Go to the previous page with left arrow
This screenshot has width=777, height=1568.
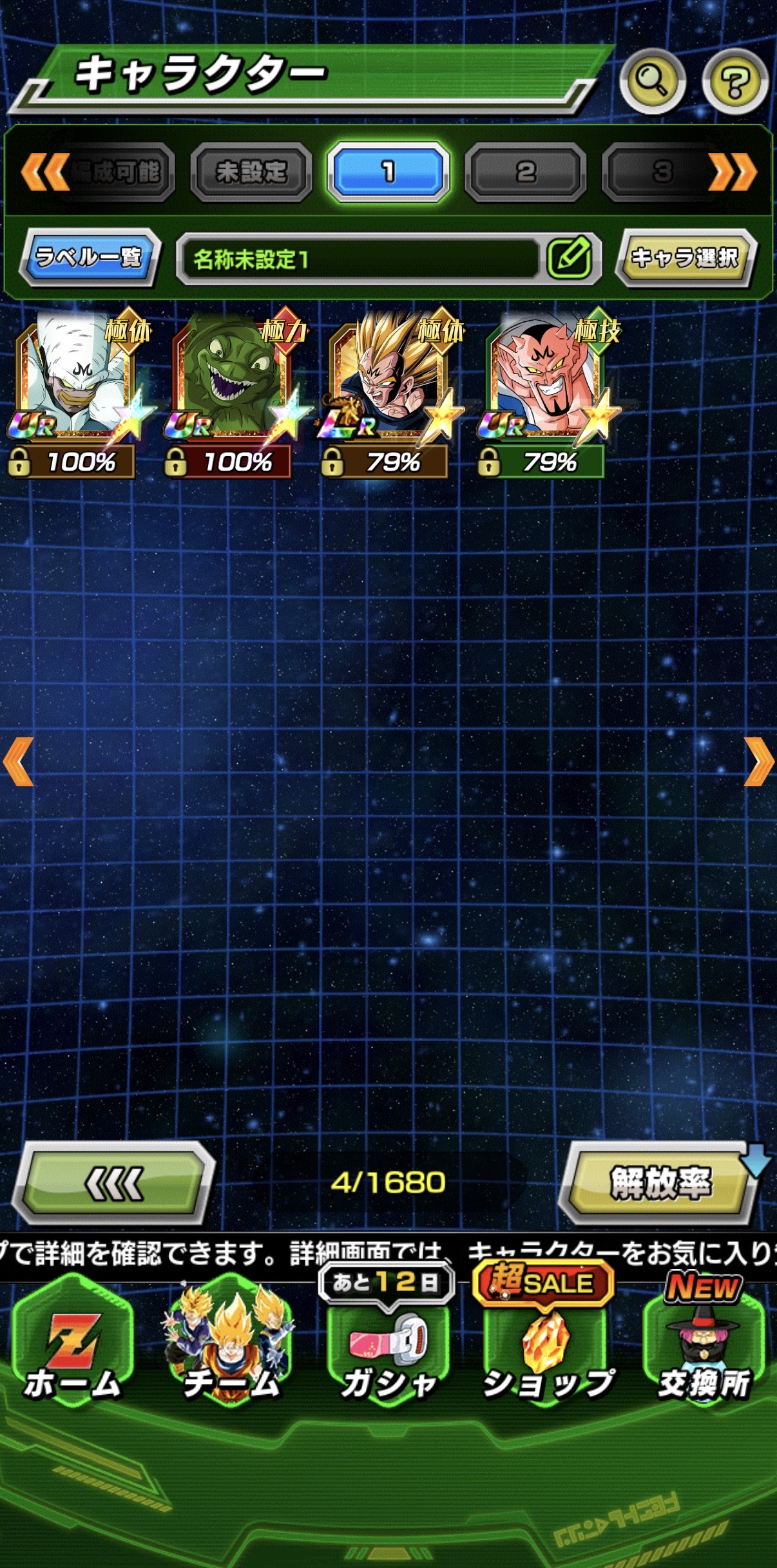point(18,762)
